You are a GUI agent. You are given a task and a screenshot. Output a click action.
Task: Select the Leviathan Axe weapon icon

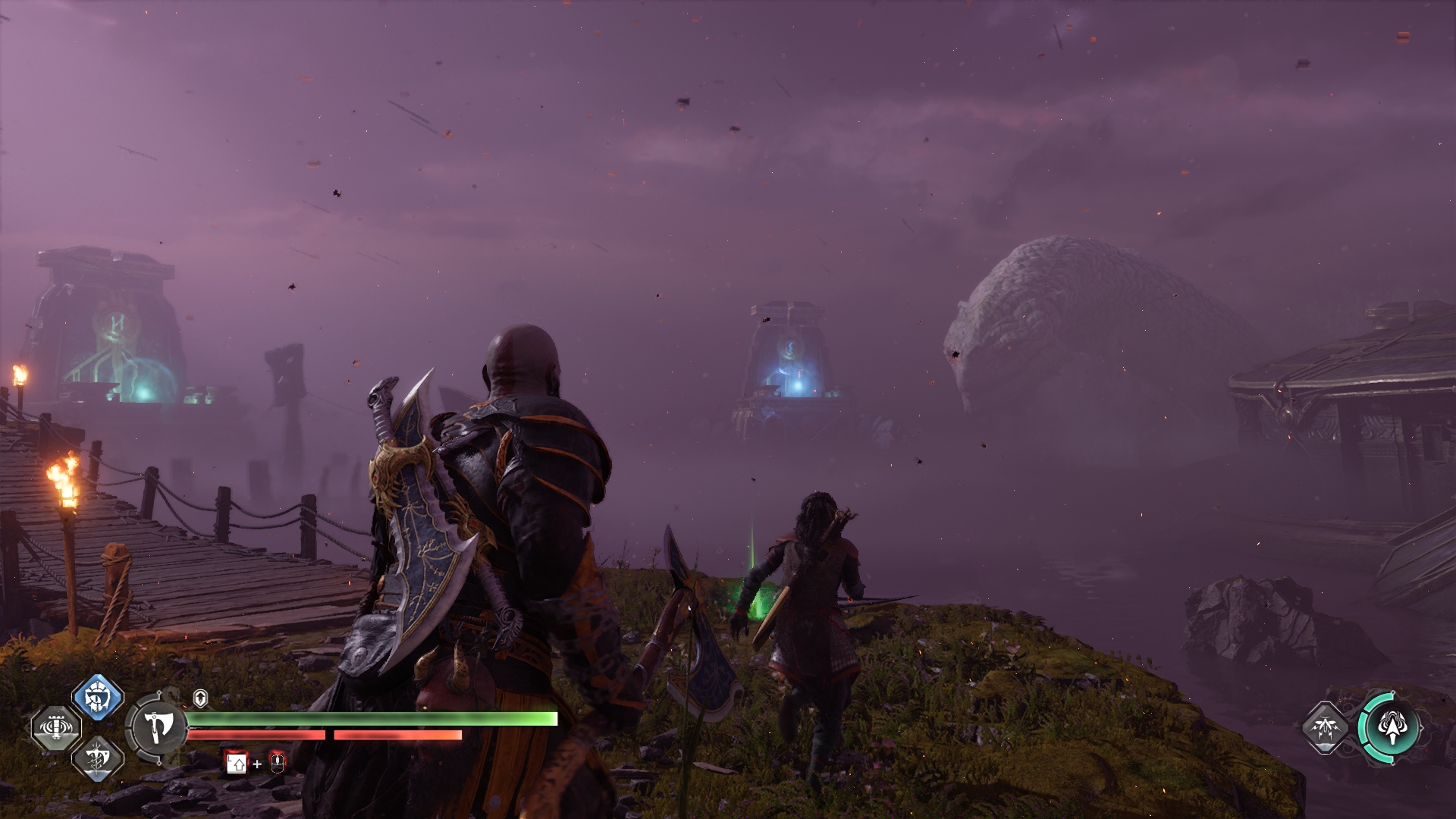pyautogui.click(x=157, y=726)
